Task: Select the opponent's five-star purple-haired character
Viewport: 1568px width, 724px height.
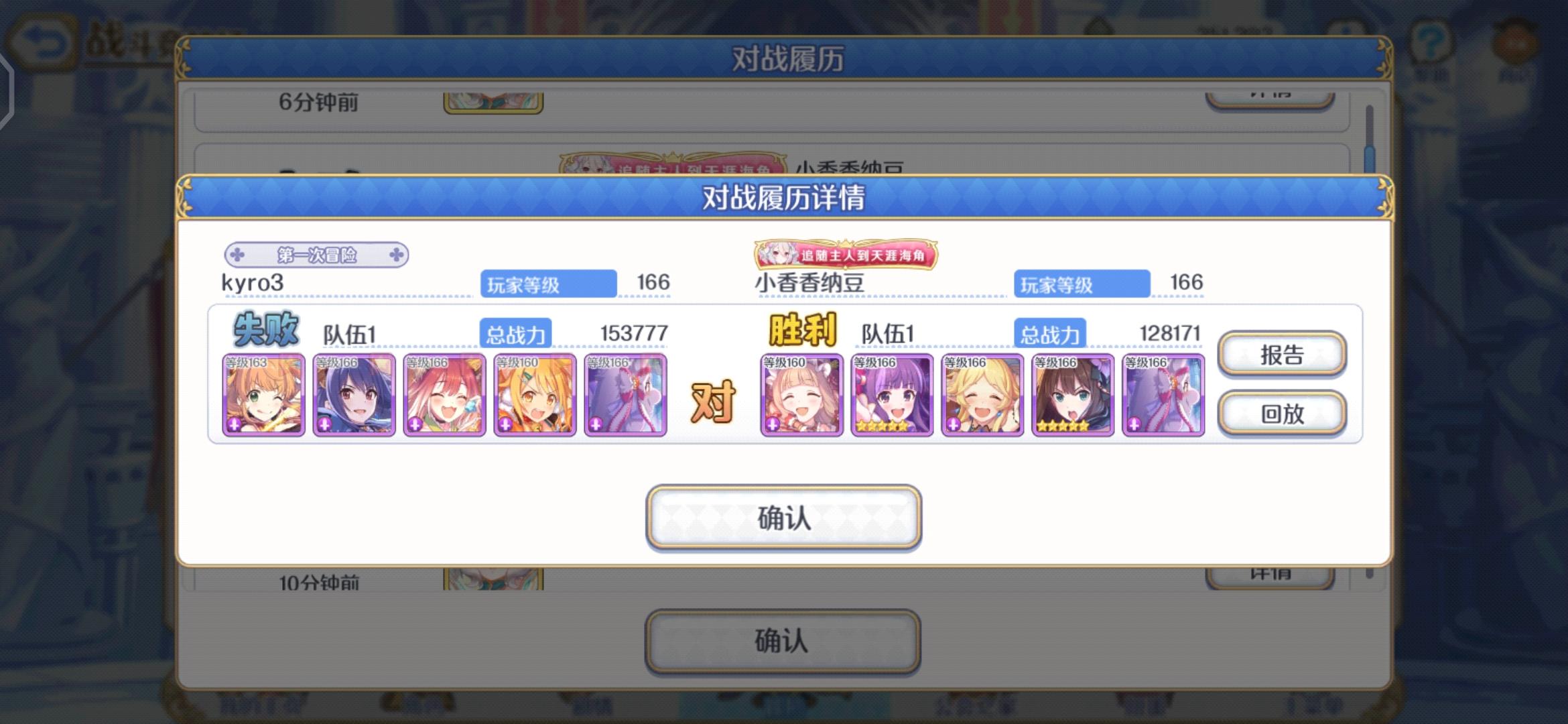Action: pos(891,394)
